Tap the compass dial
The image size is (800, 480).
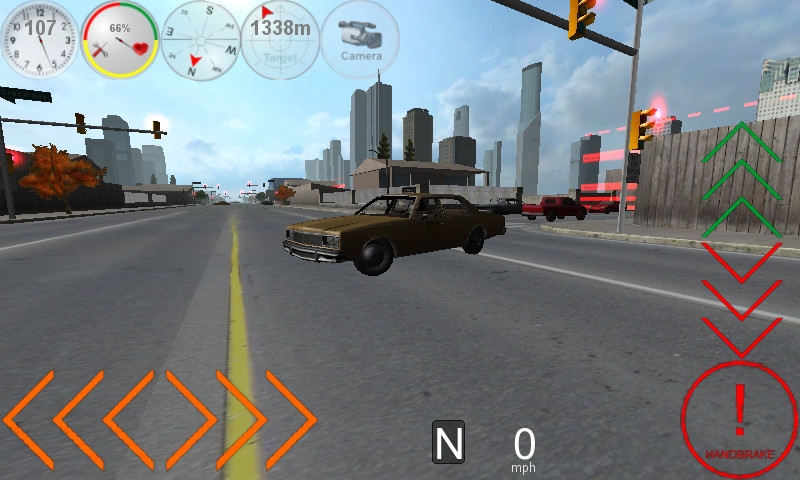pyautogui.click(x=200, y=40)
